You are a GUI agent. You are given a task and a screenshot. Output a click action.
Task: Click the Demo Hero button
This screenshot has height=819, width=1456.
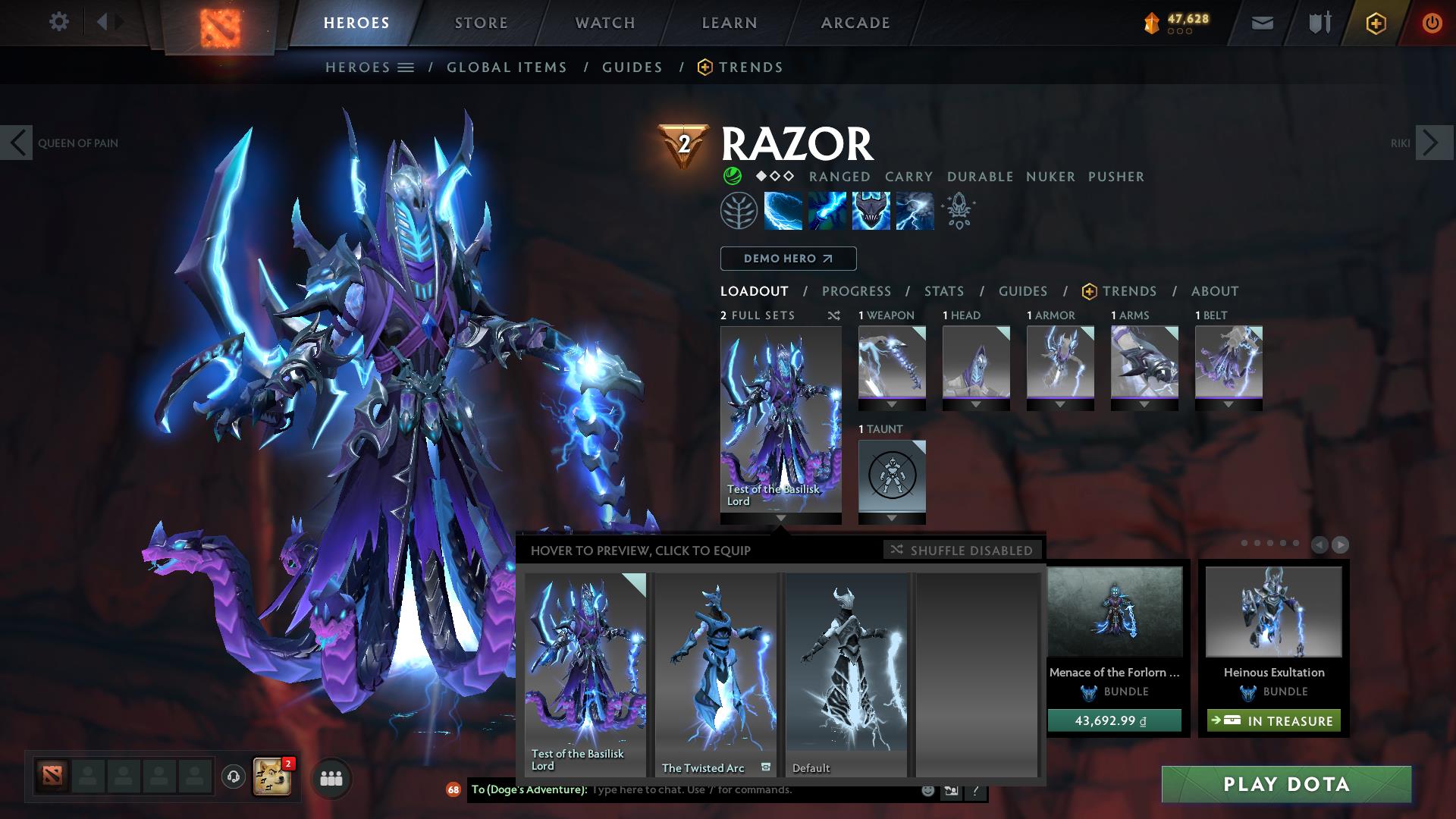(x=787, y=259)
